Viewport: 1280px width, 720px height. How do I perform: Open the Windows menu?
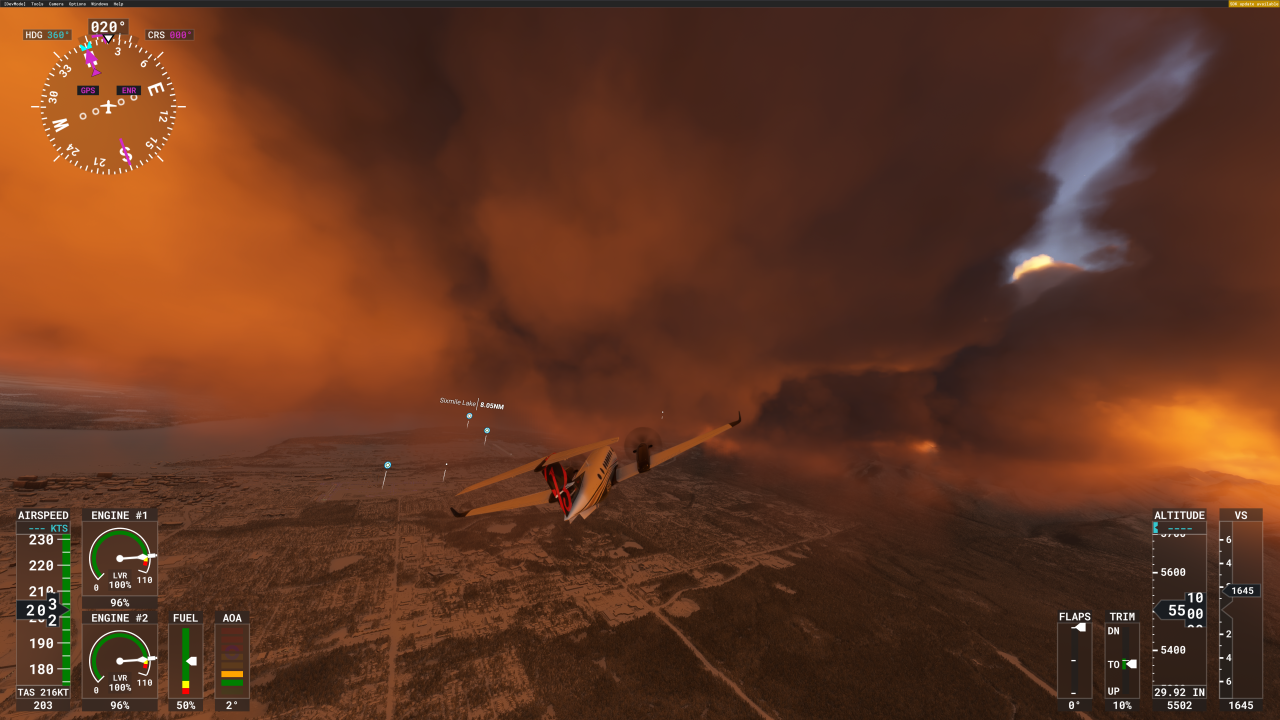99,4
